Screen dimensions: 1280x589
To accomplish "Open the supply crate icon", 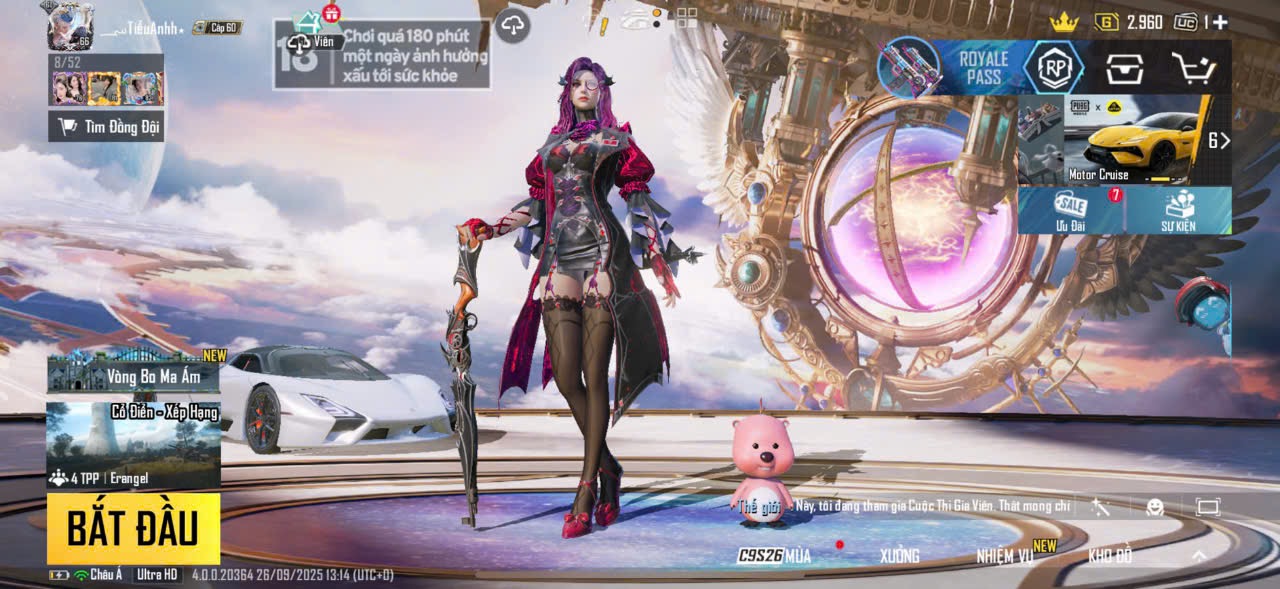I will coord(1124,68).
